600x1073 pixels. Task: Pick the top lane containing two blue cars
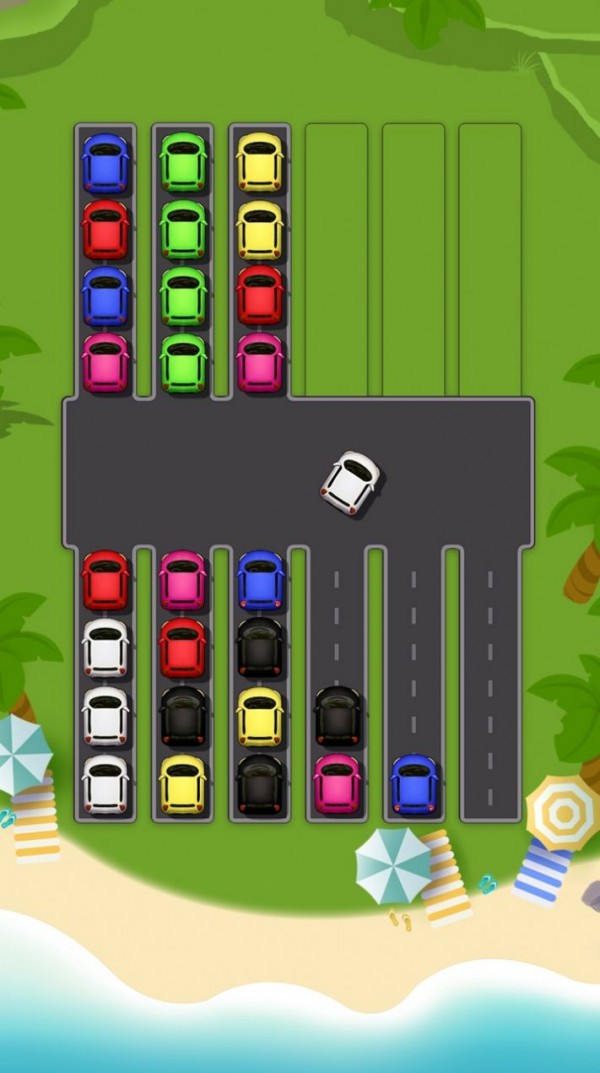pos(106,262)
